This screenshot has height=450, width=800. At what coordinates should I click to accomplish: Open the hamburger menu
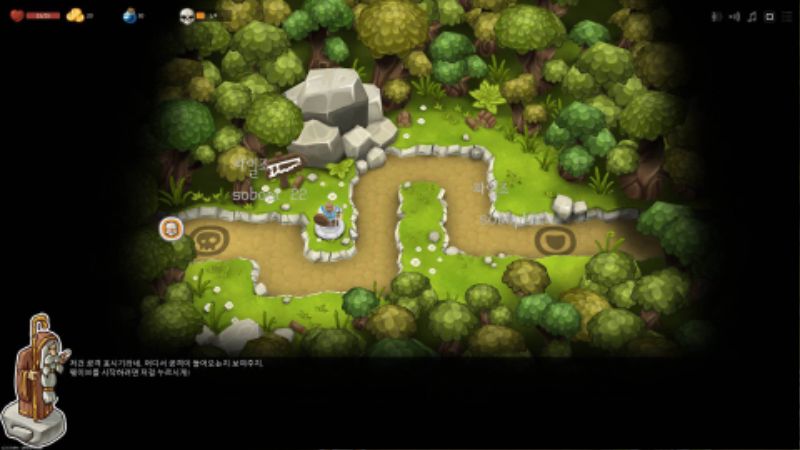(x=785, y=17)
